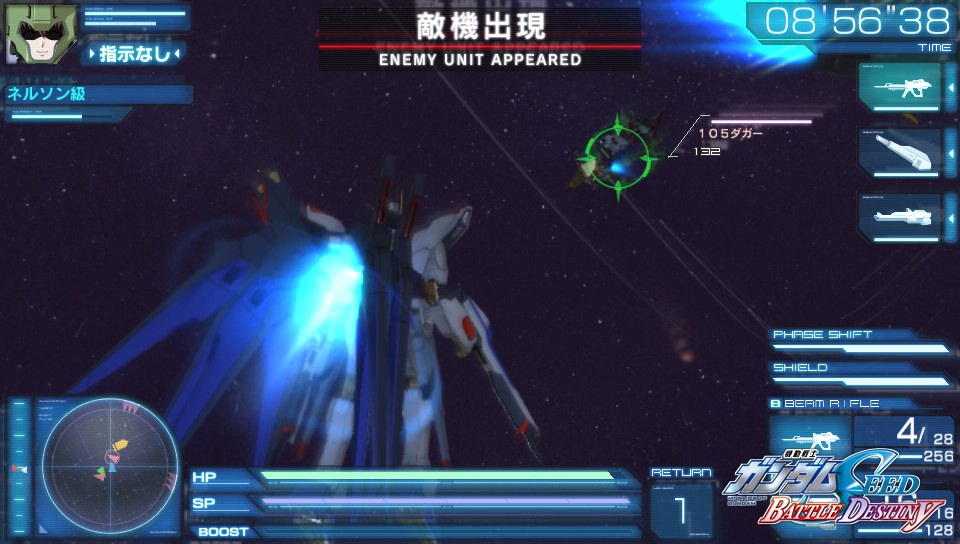The height and width of the screenshot is (544, 960).
Task: Click the pilot portrait with sunglasses
Action: 27,31
